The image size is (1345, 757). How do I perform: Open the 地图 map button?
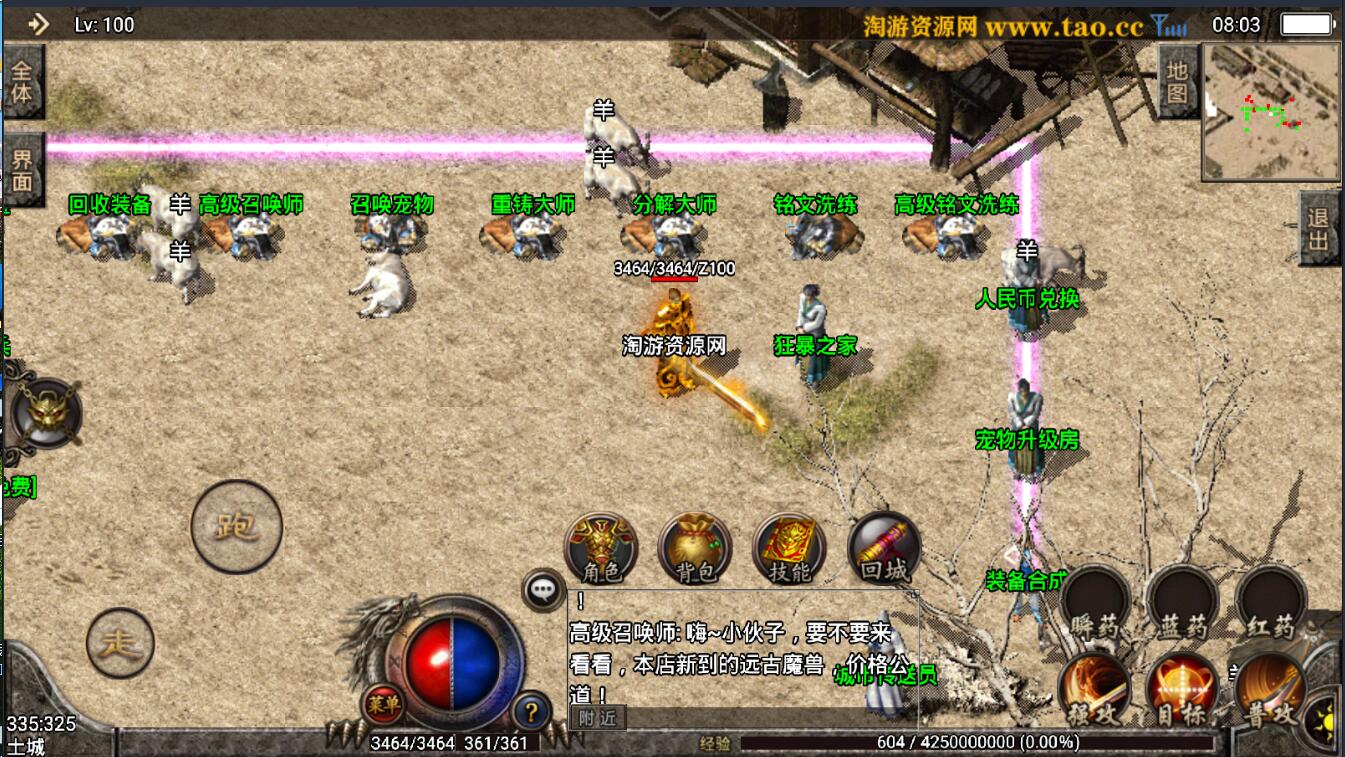tap(1177, 82)
